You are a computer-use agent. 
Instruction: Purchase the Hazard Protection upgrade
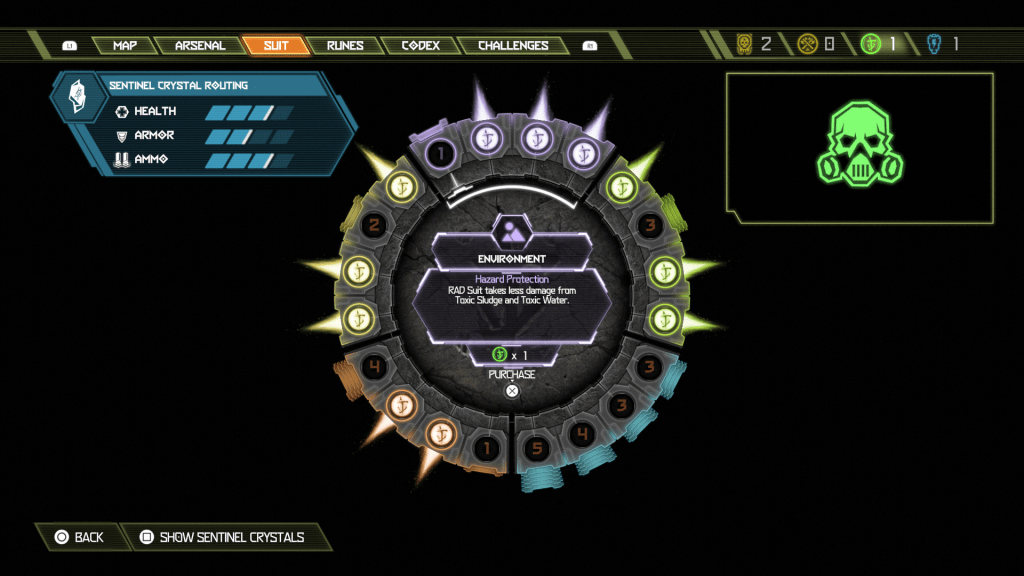[512, 390]
